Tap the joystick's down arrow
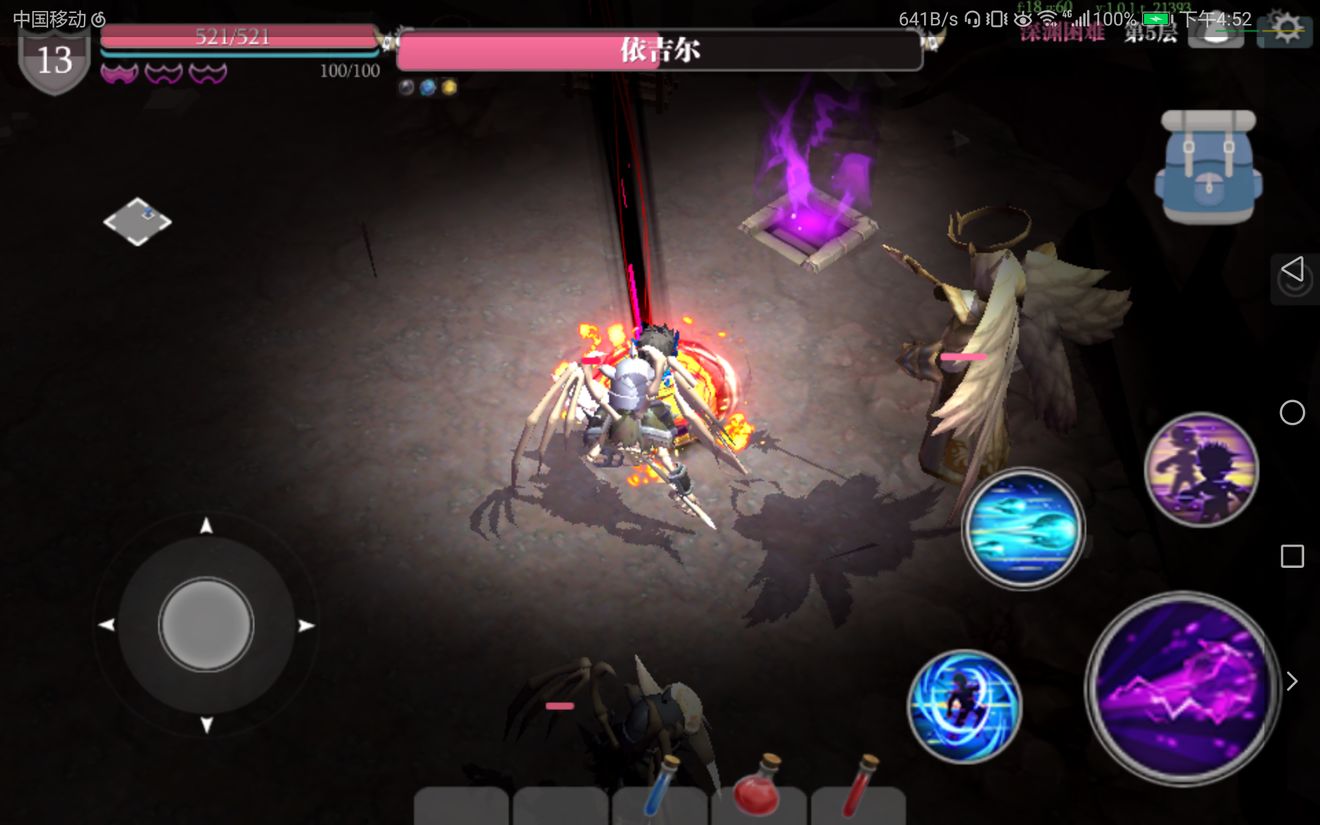Viewport: 1320px width, 825px height. coord(206,725)
